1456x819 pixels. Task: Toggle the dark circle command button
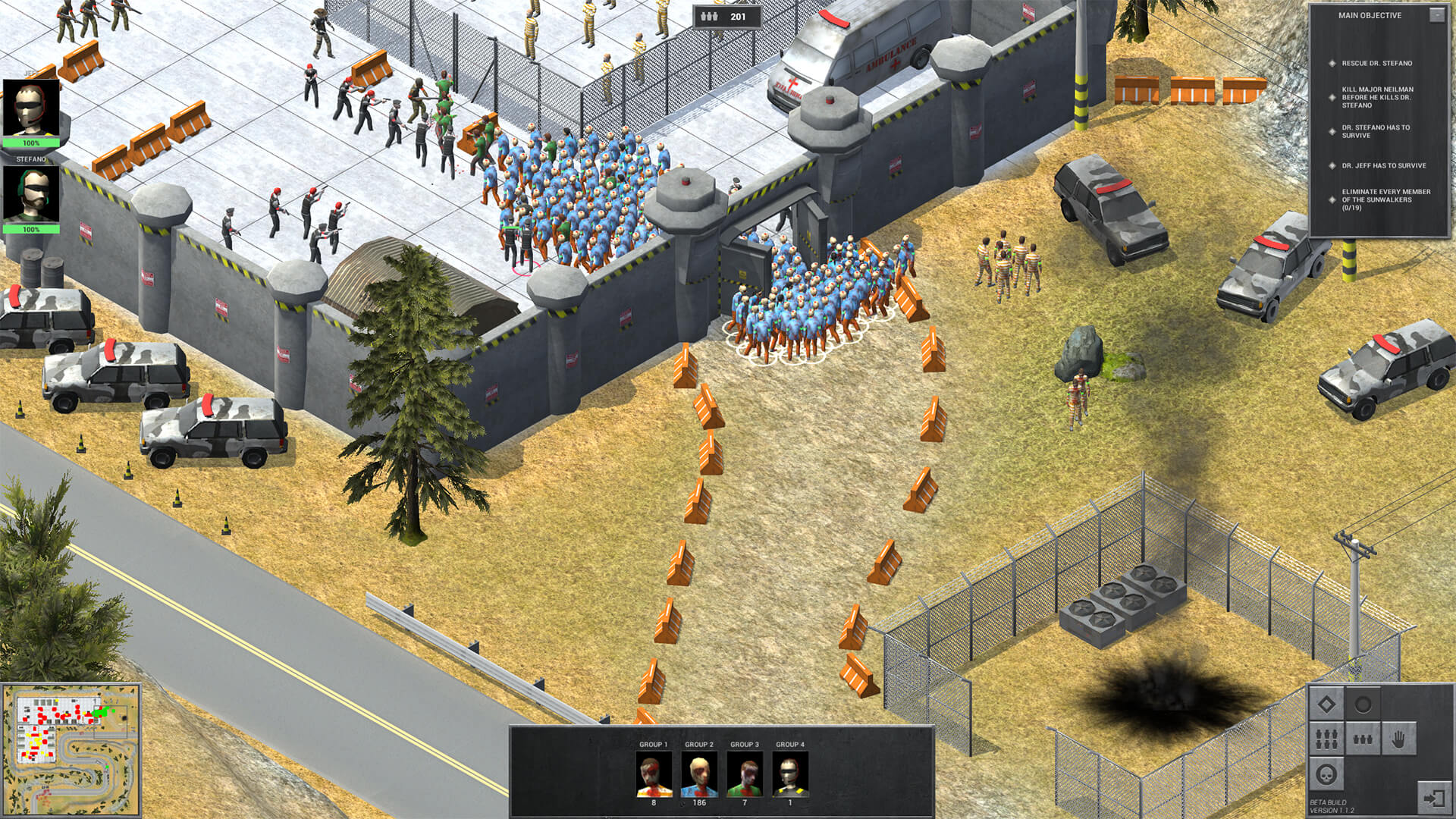1363,705
